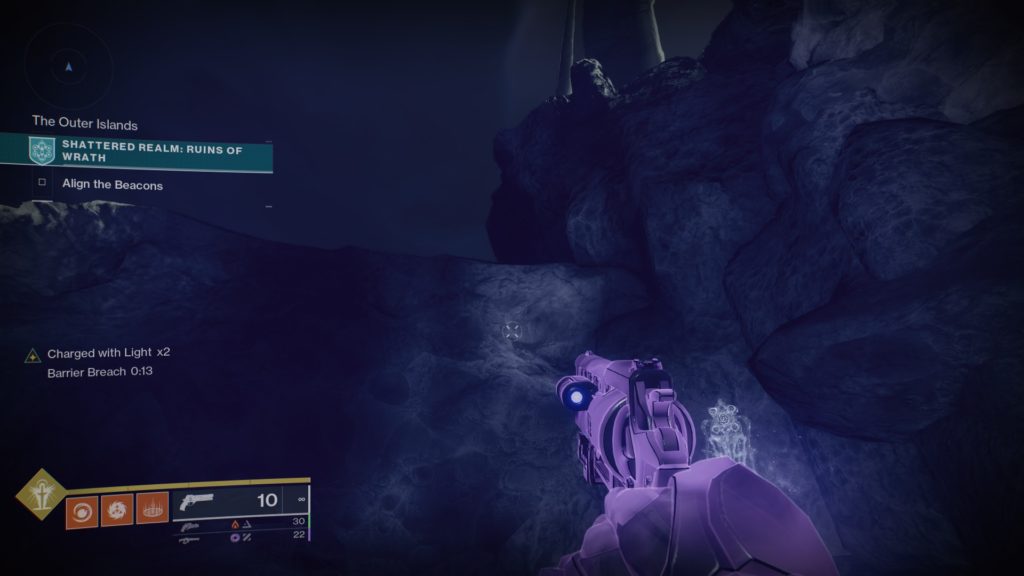Use the swirl grenade ability icon

[x=80, y=510]
